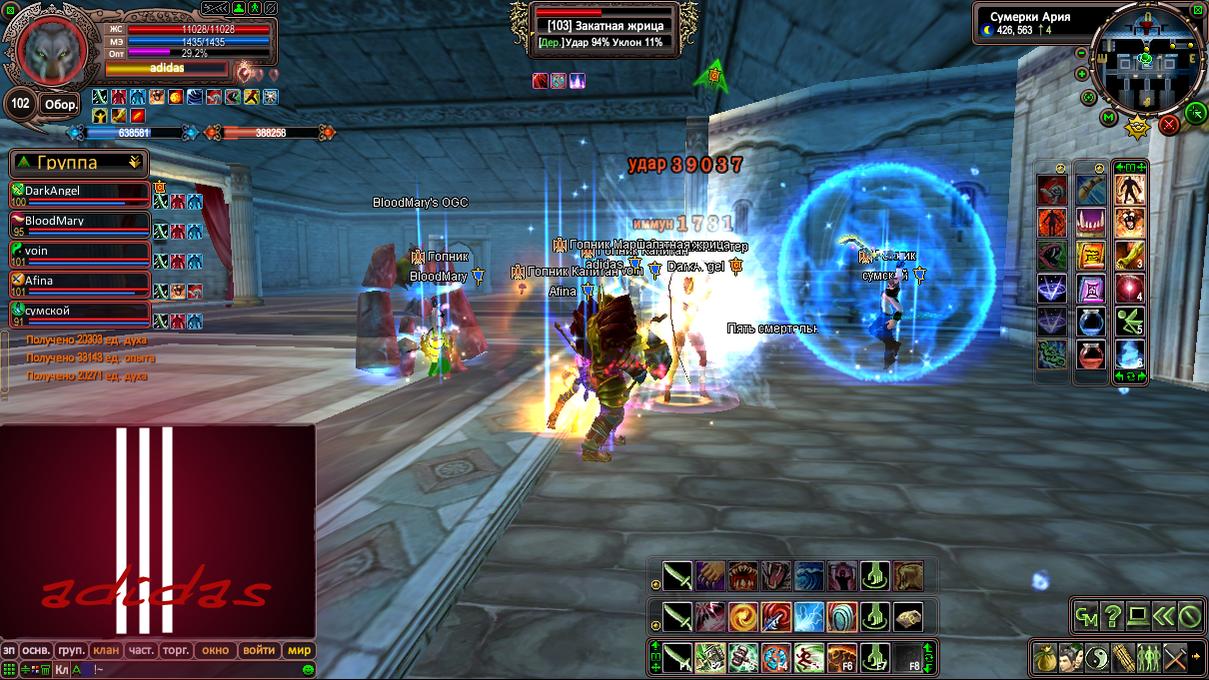Open the мир chat channel tab
This screenshot has height=680, width=1209.
300,650
